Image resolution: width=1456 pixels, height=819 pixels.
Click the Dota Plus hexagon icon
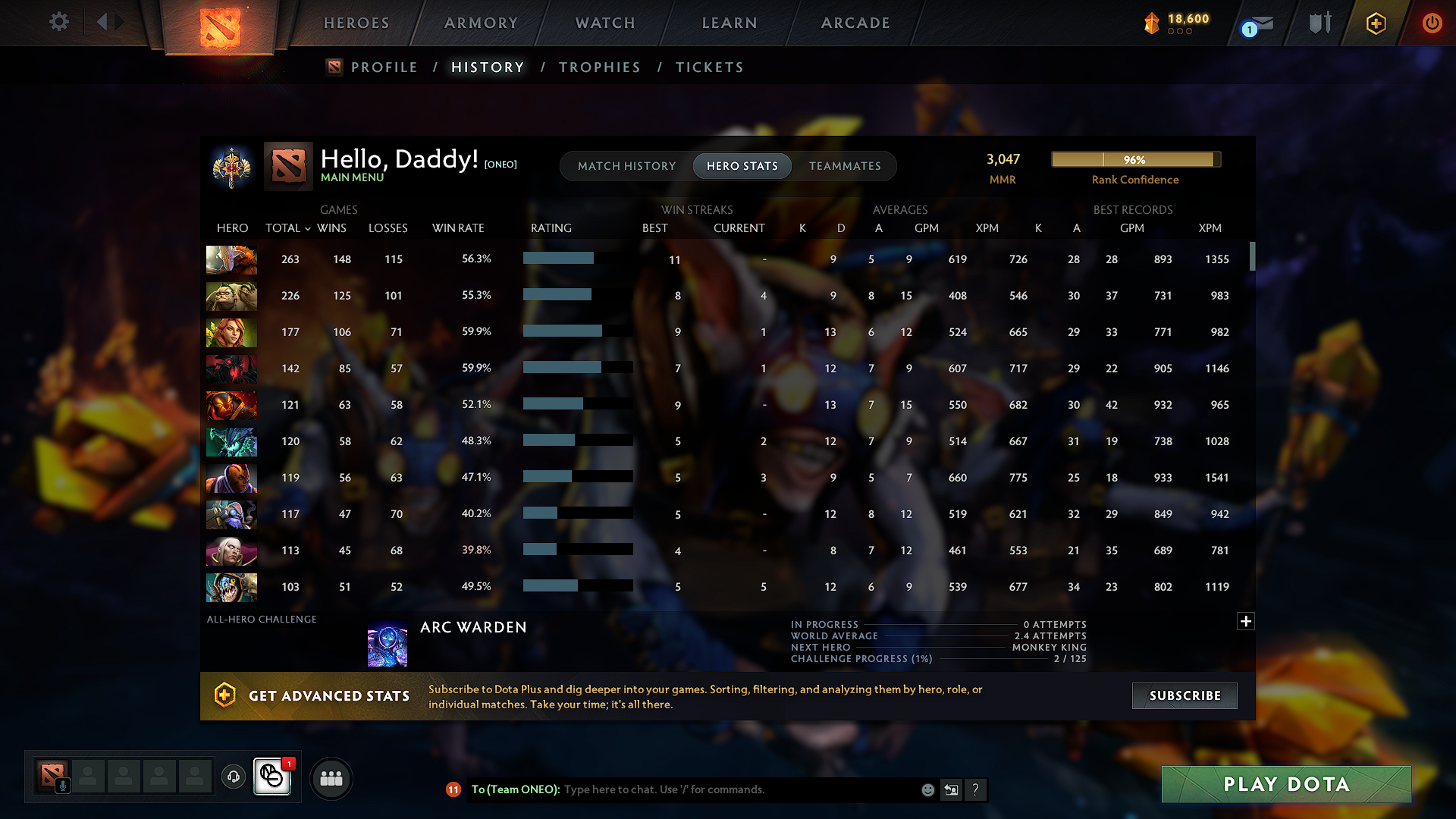[1375, 23]
